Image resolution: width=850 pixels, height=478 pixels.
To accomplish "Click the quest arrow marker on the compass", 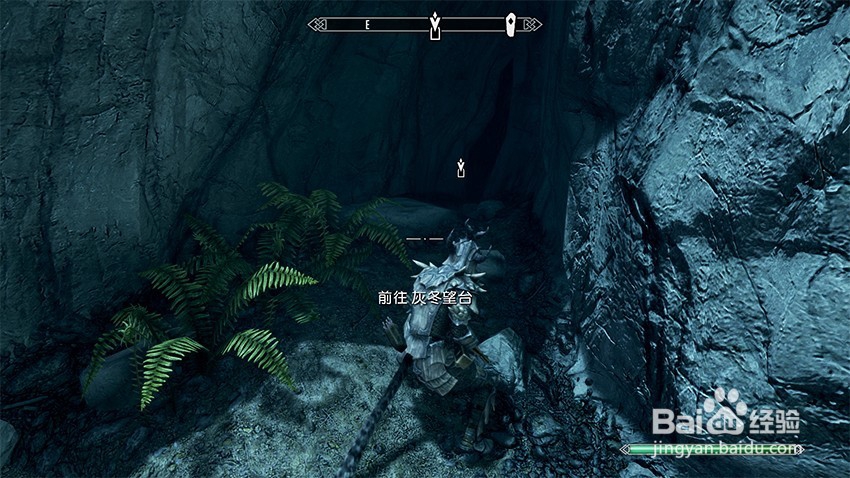I will (435, 24).
